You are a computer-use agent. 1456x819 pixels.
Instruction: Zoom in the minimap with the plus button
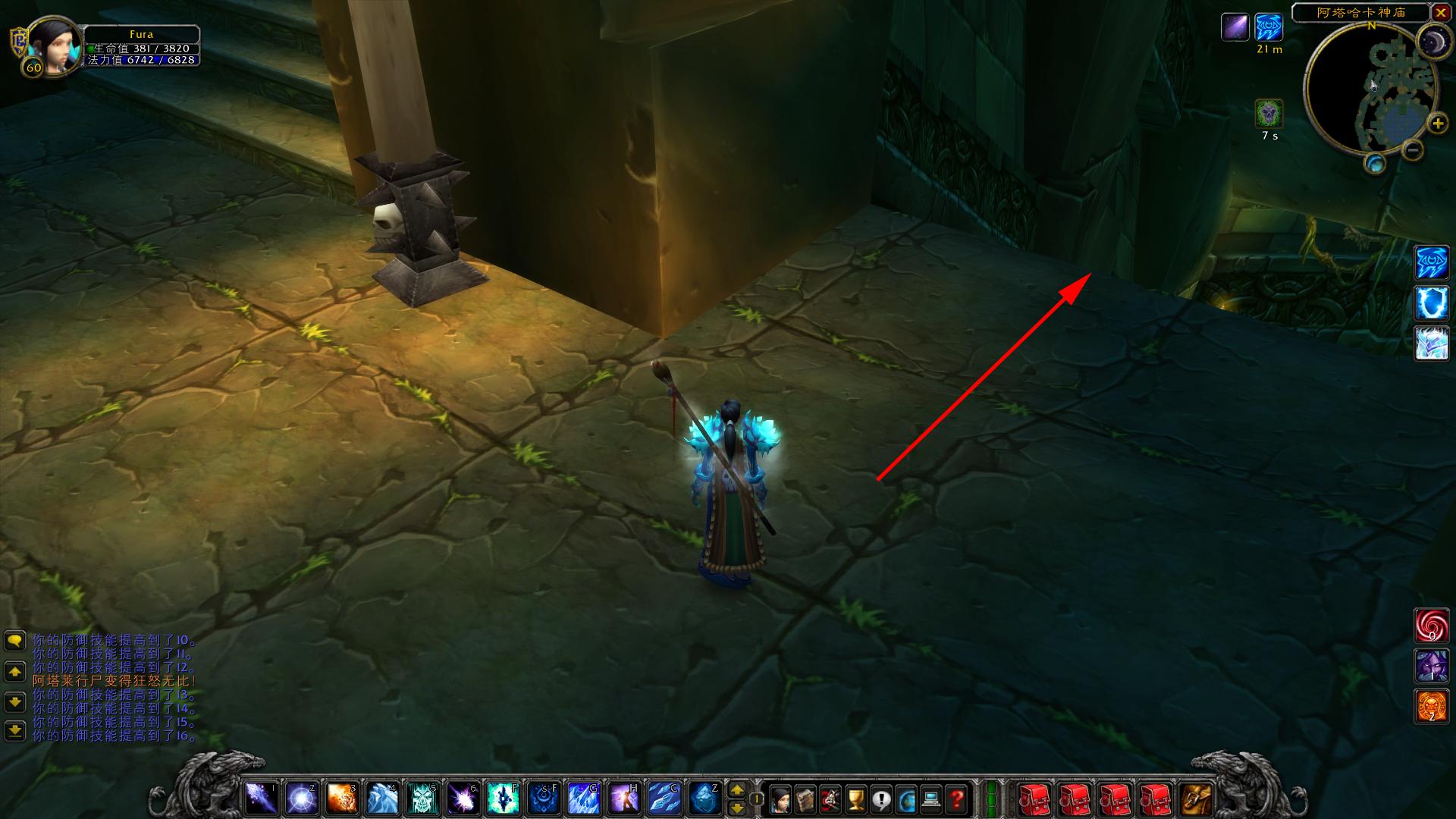[x=1436, y=124]
